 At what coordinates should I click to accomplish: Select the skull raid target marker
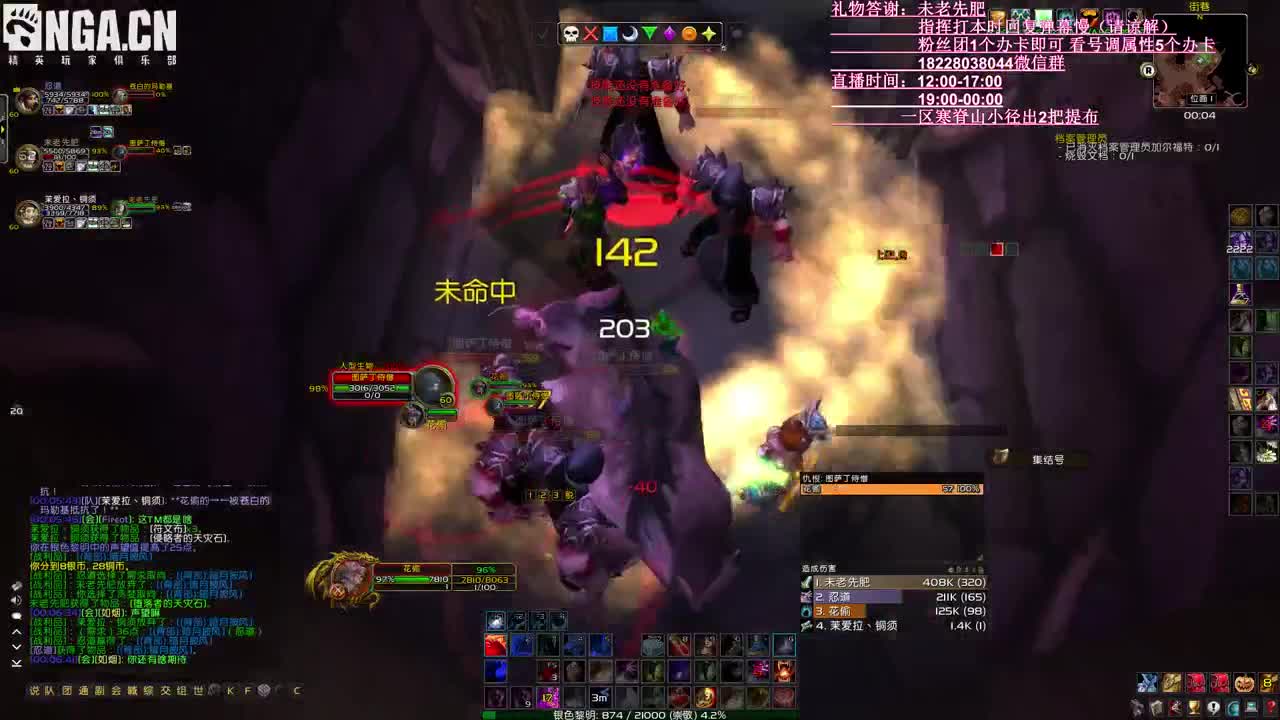[x=572, y=34]
